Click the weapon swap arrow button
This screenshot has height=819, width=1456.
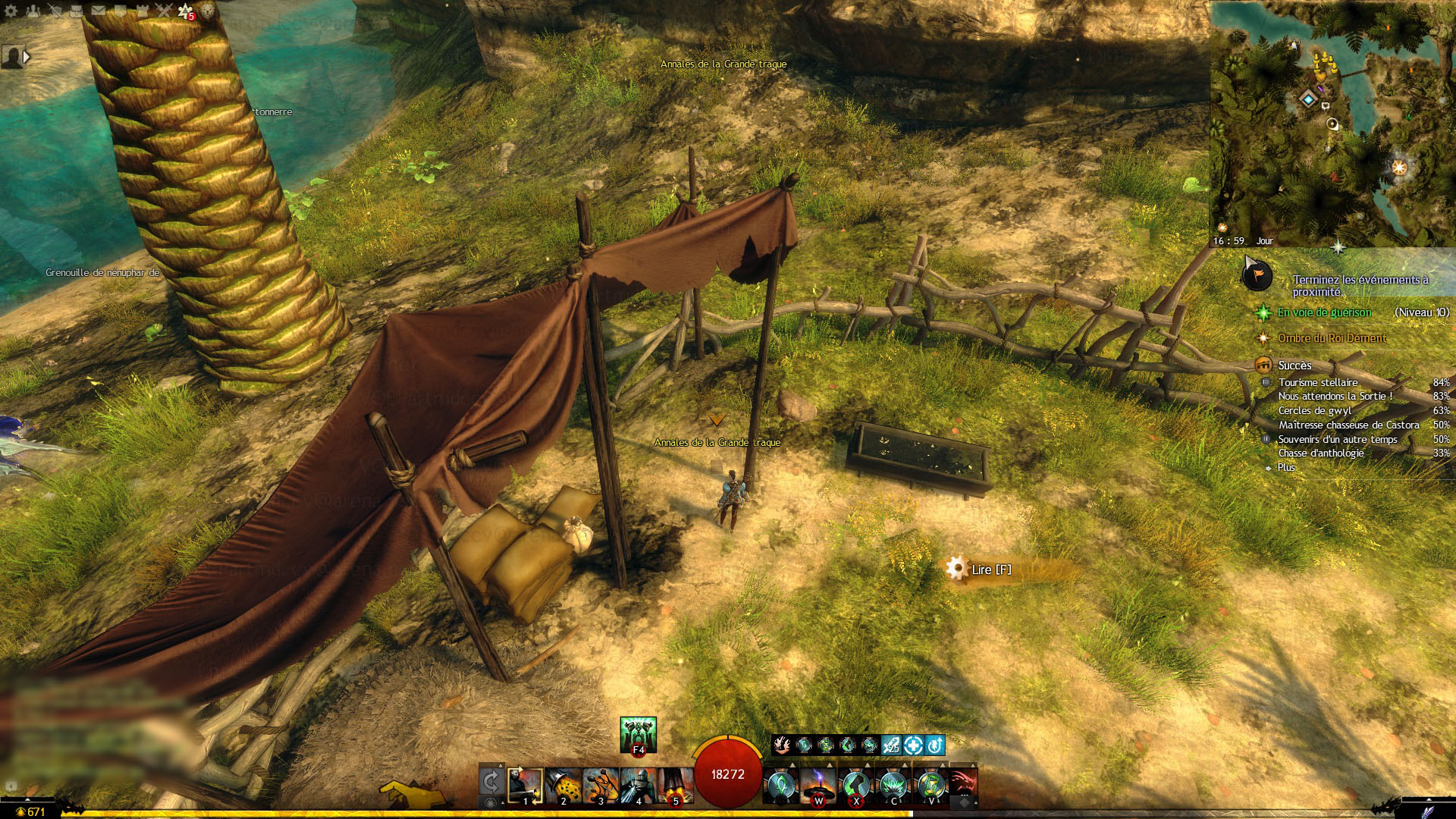click(491, 783)
